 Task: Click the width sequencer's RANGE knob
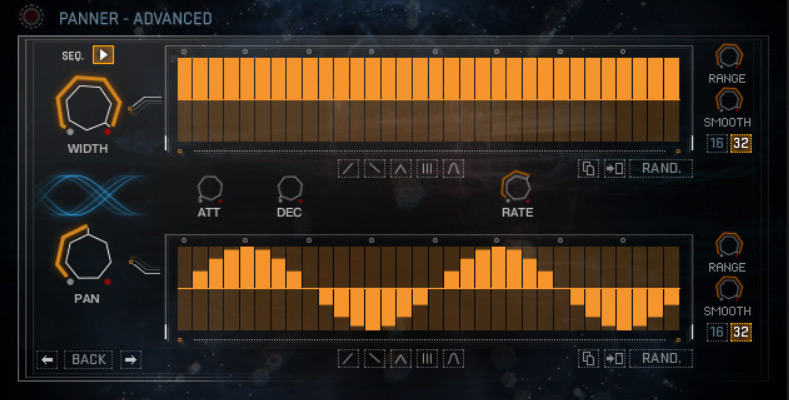tap(727, 56)
